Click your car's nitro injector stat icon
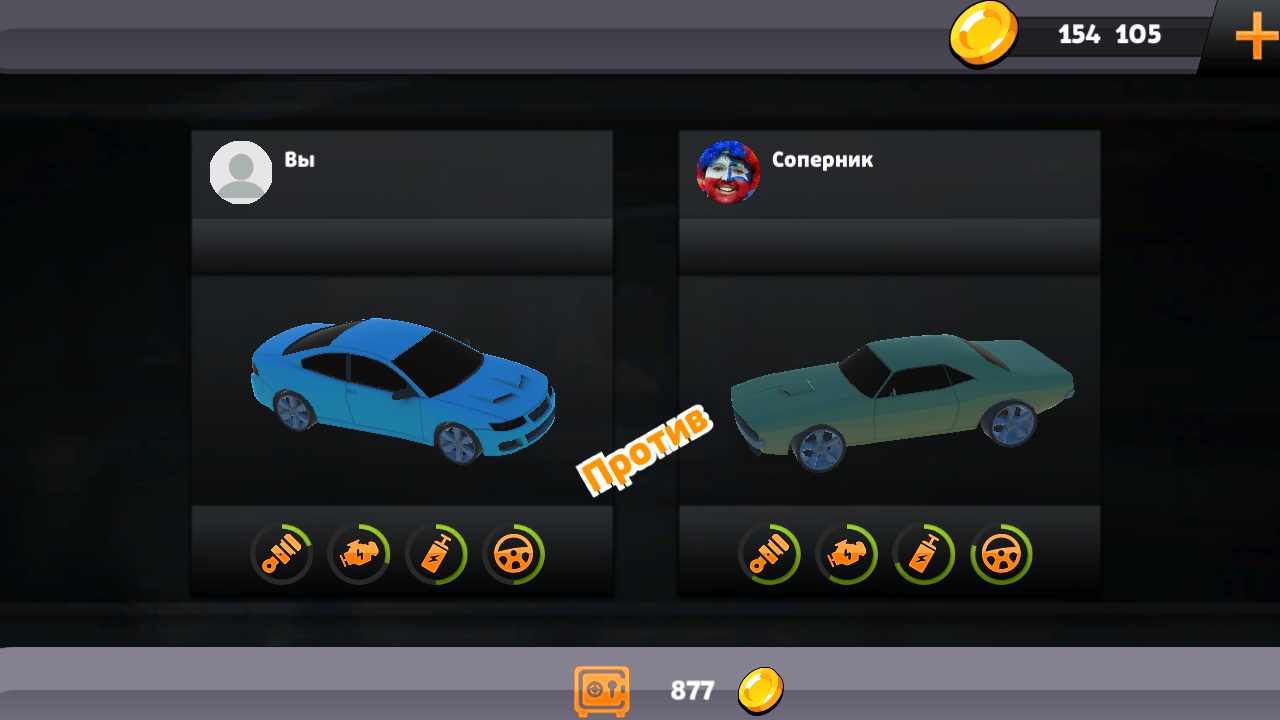 (437, 553)
